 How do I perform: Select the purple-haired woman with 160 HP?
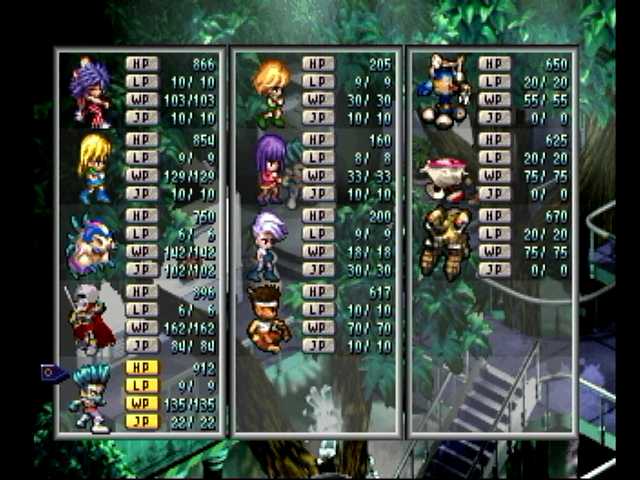pos(271,167)
